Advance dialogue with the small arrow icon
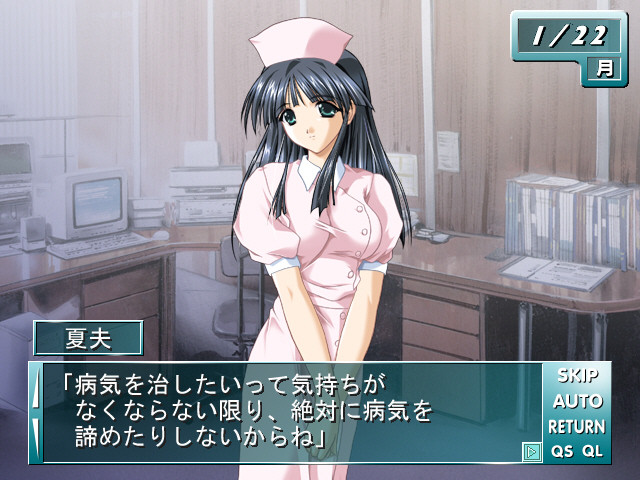The image size is (640, 480). [x=532, y=452]
